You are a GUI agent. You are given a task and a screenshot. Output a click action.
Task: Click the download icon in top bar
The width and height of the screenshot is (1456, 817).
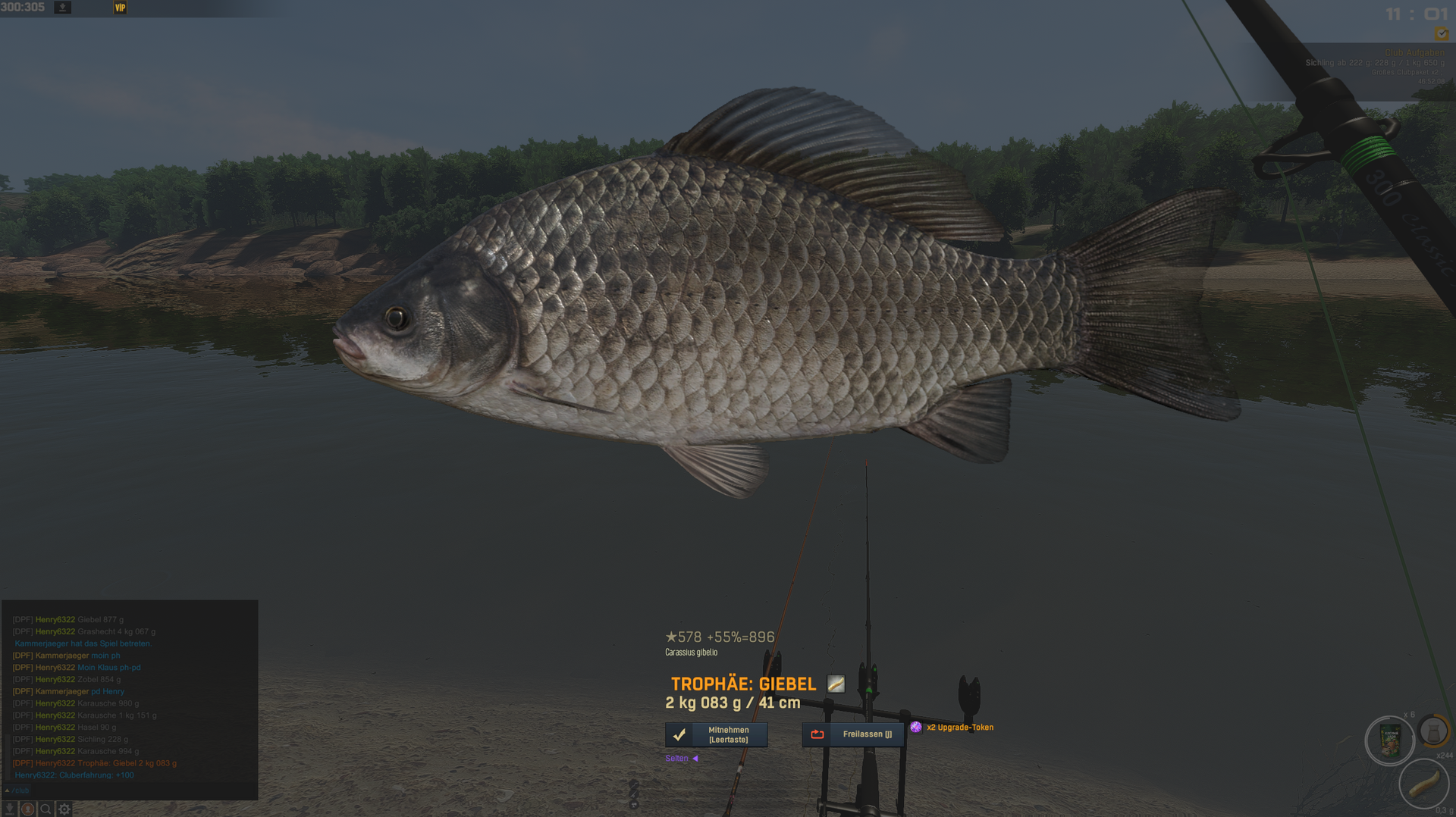pos(63,8)
